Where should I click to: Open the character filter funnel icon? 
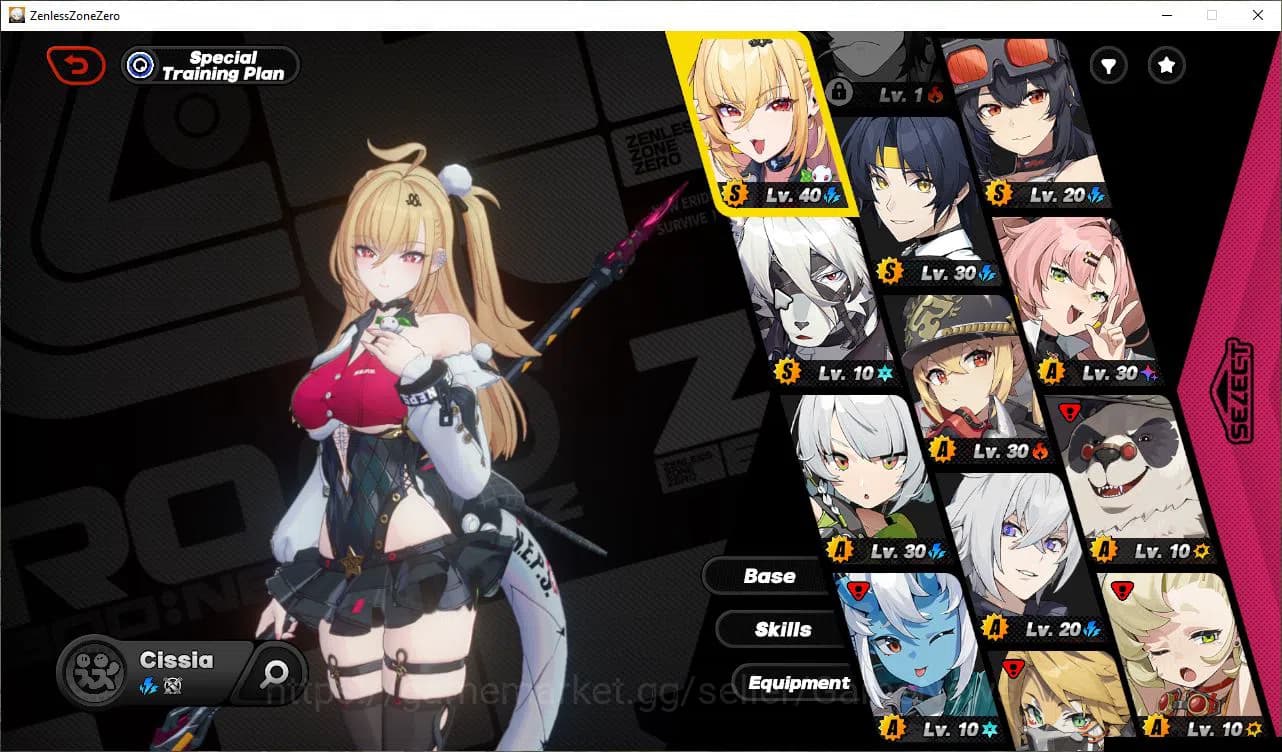pyautogui.click(x=1108, y=65)
